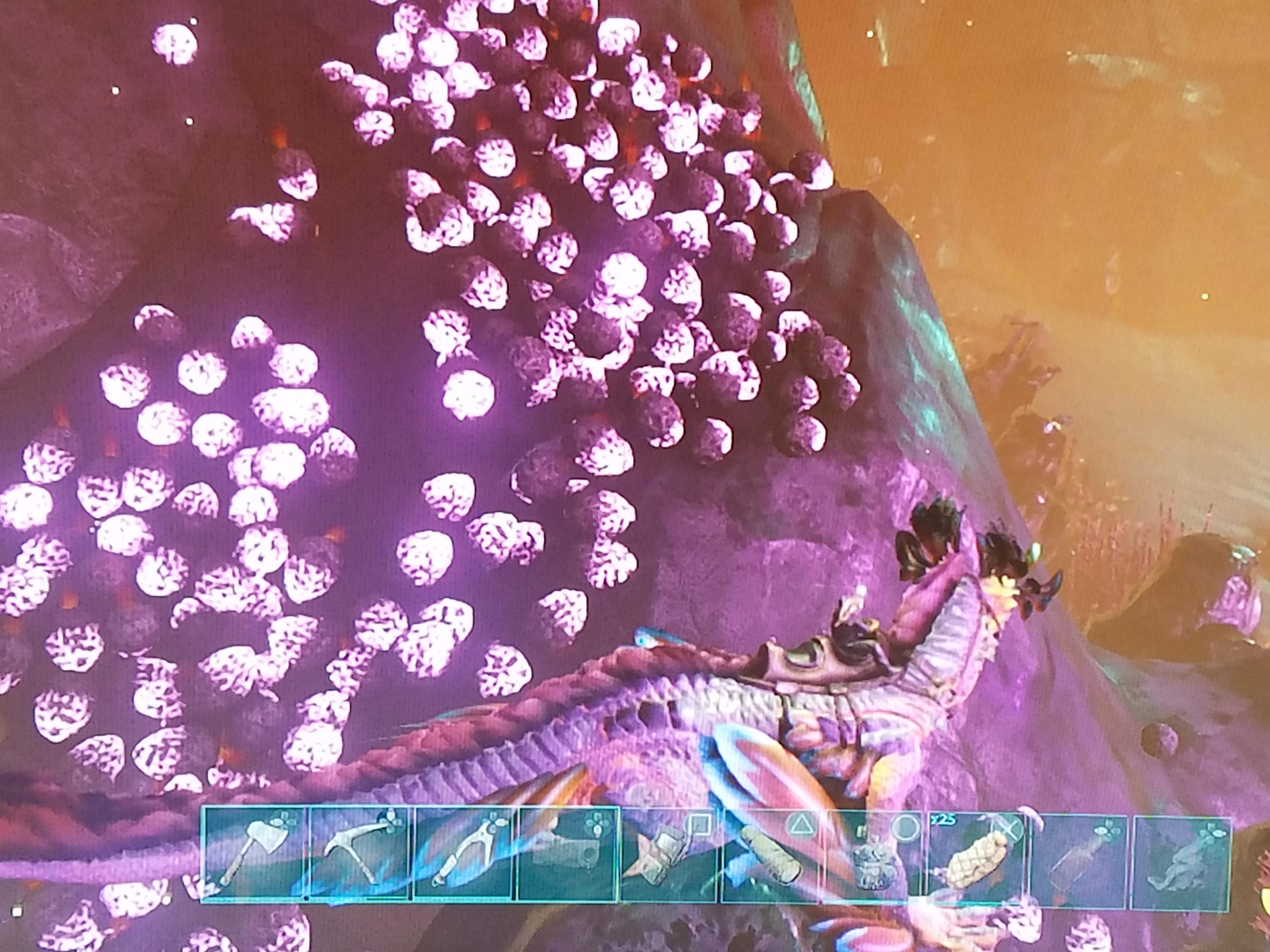The width and height of the screenshot is (1270, 952).
Task: Equip the pickaxe from the hotbar
Action: click(x=359, y=853)
